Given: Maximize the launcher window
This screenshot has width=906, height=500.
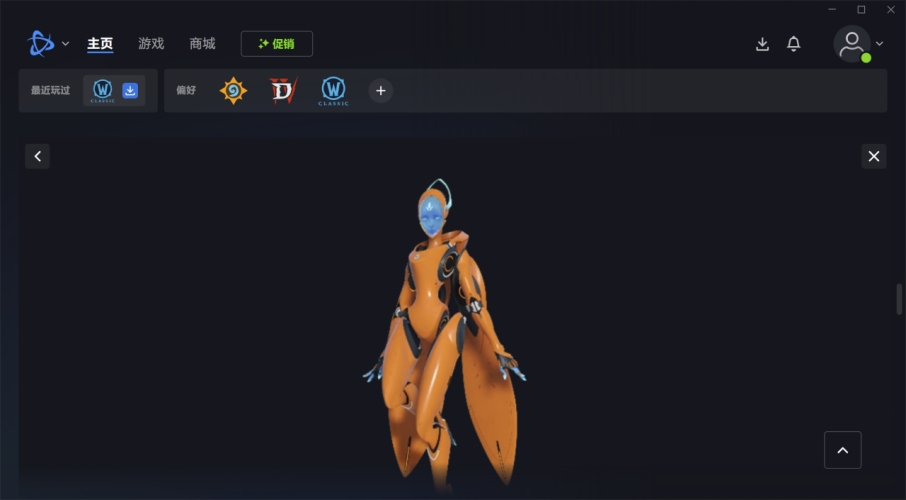Looking at the screenshot, I should pyautogui.click(x=861, y=10).
